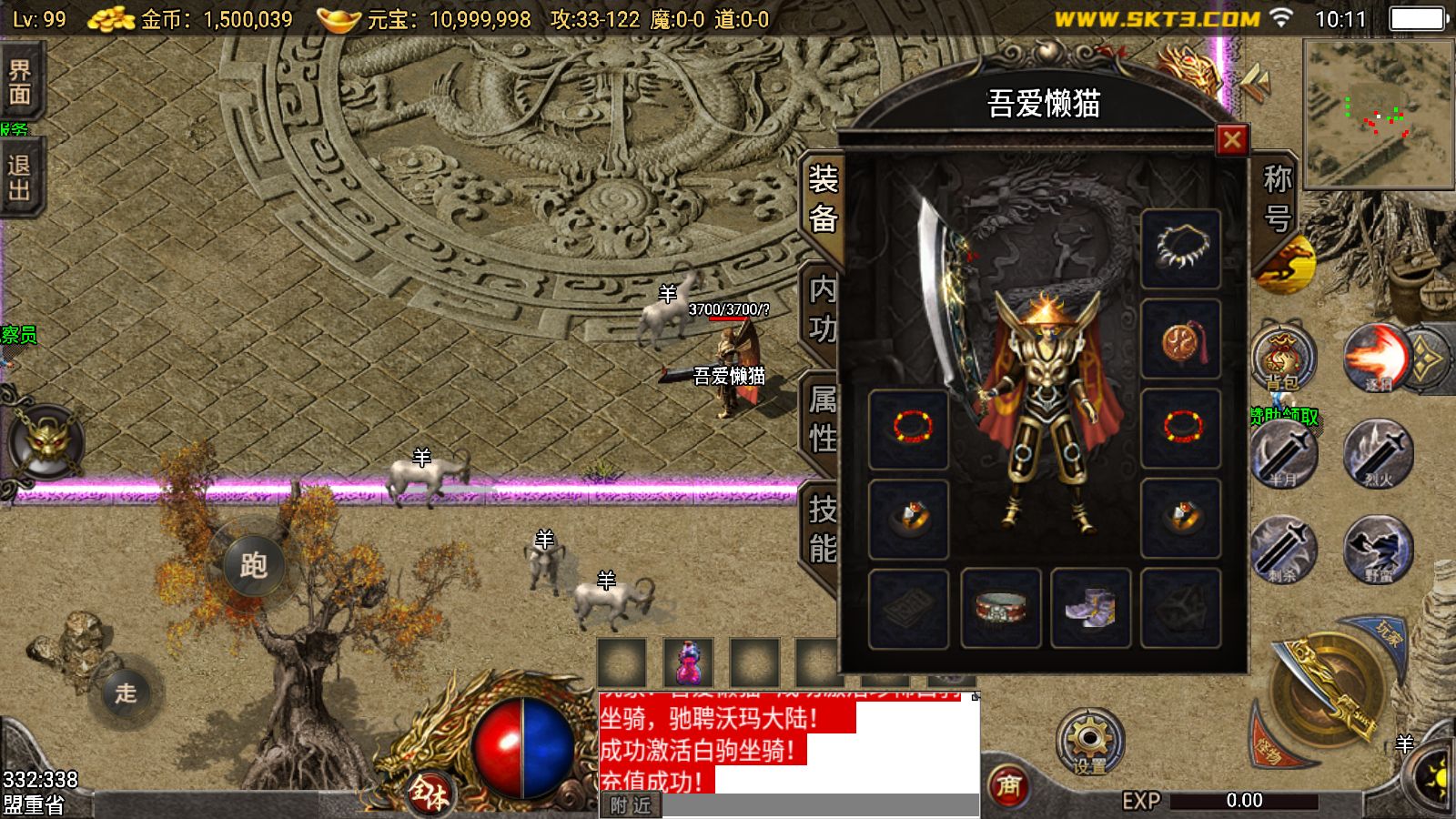Image resolution: width=1456 pixels, height=819 pixels.
Task: Open the 背包 backpack icon
Action: pos(1284,359)
